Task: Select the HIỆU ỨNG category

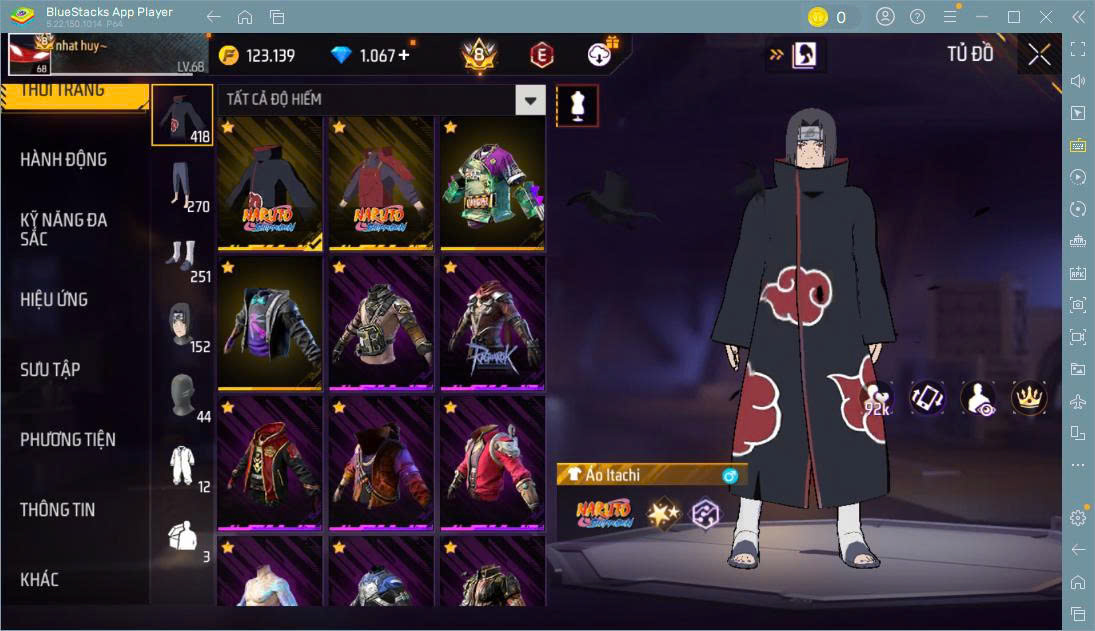Action: point(54,300)
